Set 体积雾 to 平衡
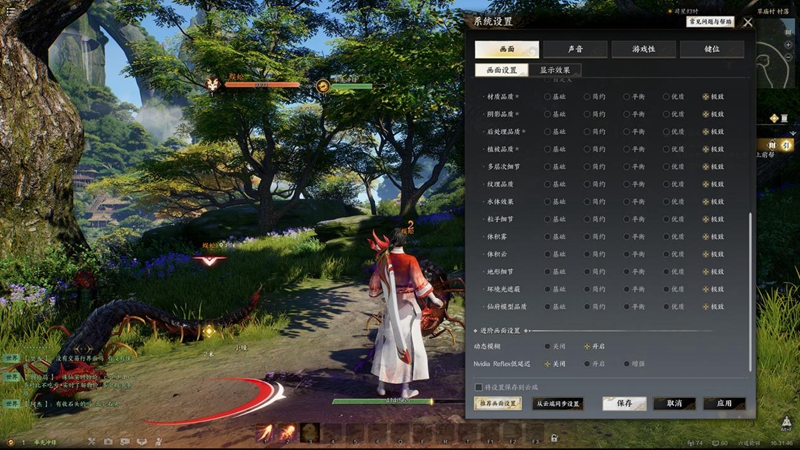The image size is (800, 450). coord(626,236)
